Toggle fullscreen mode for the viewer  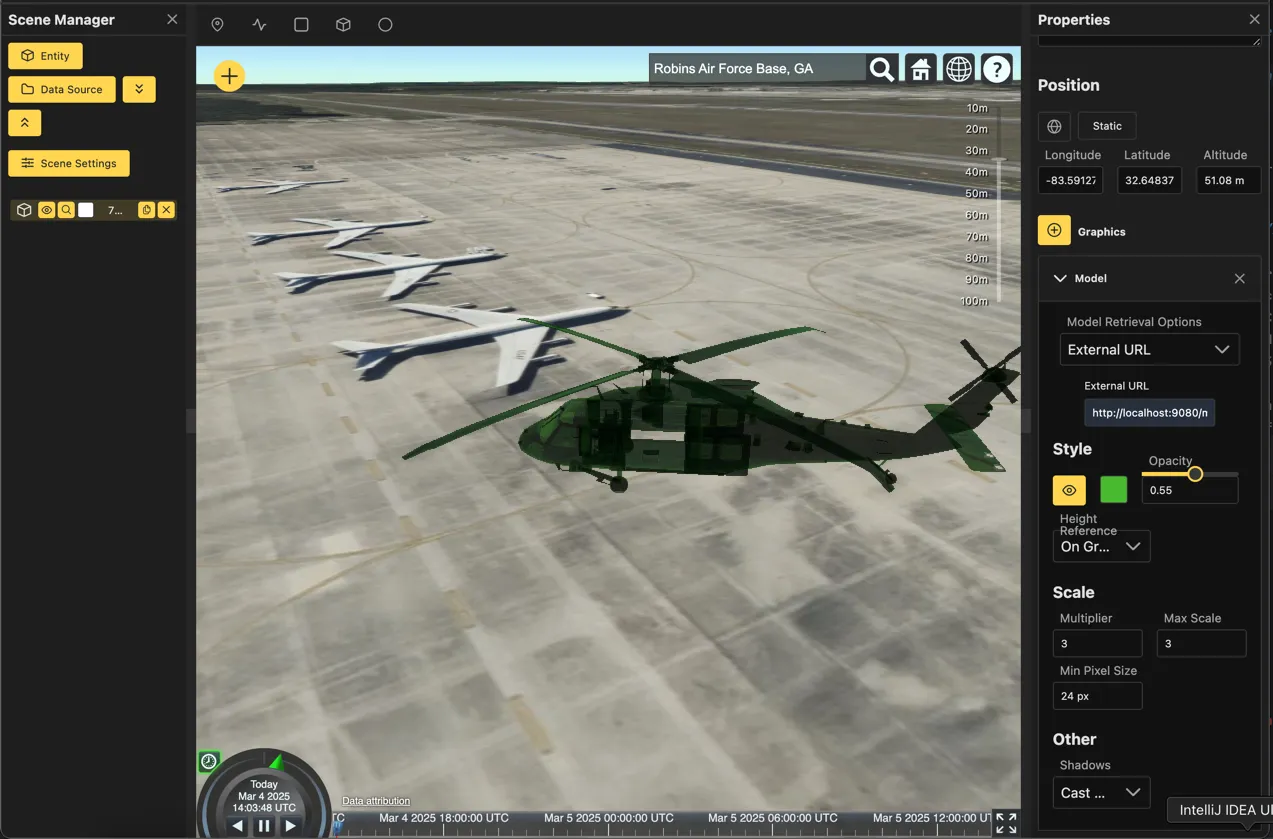click(1006, 823)
